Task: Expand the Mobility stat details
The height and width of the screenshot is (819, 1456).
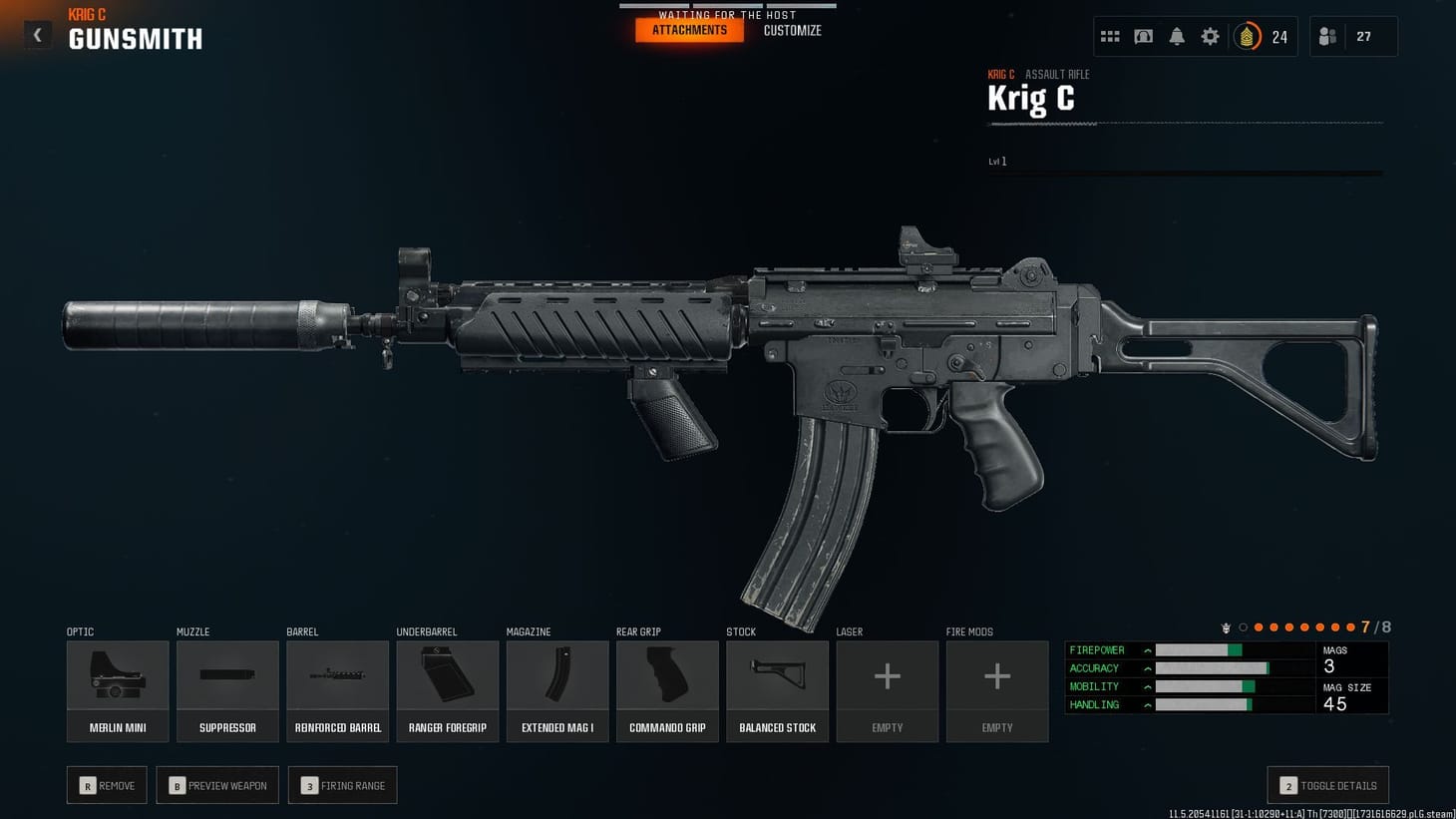Action: pos(1148,686)
